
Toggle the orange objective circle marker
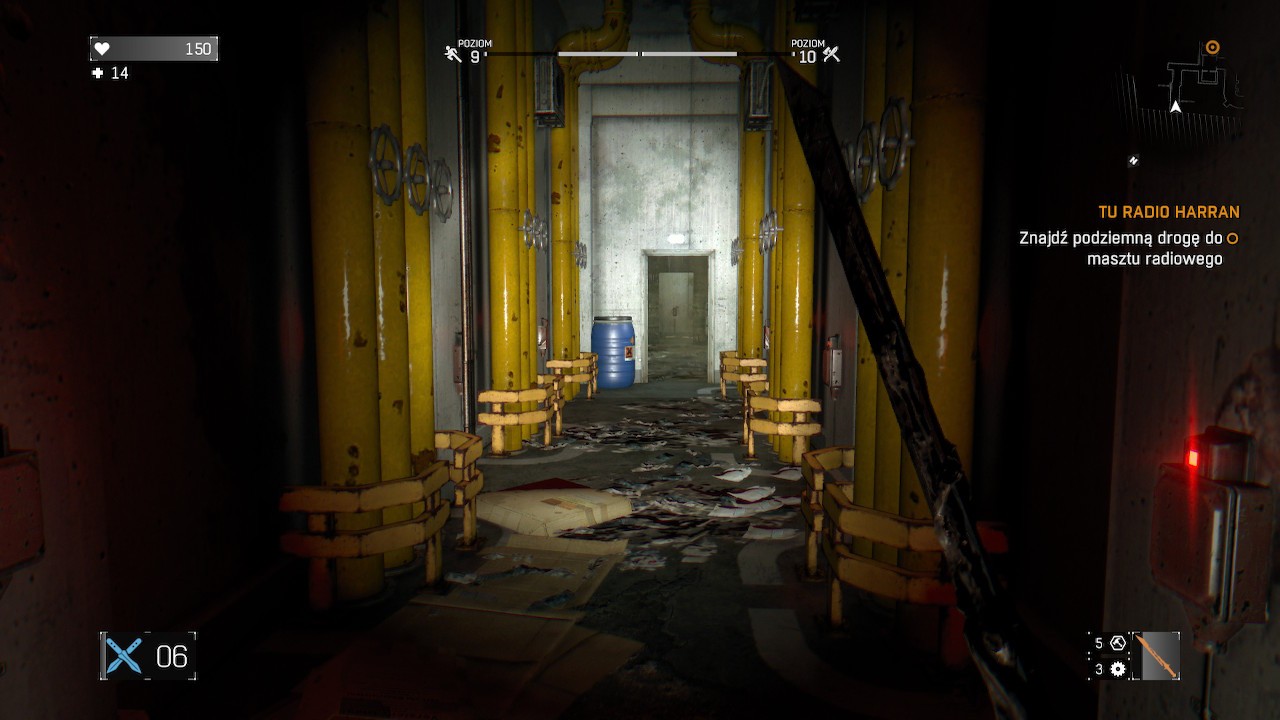click(1230, 239)
